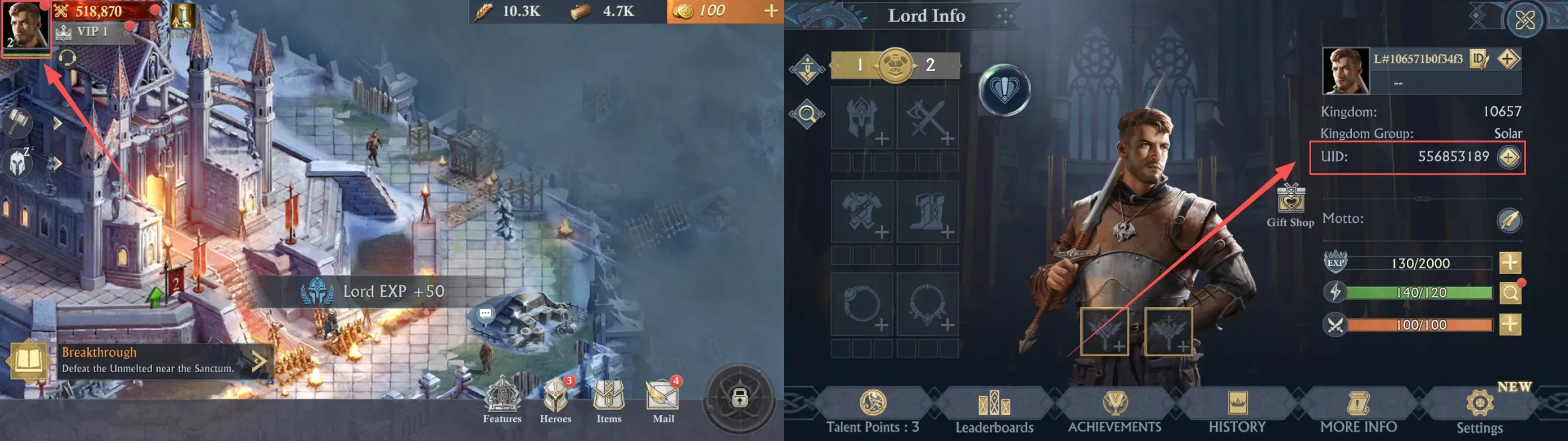Viewport: 1568px width, 441px height.
Task: Open the Features menu
Action: point(502,400)
